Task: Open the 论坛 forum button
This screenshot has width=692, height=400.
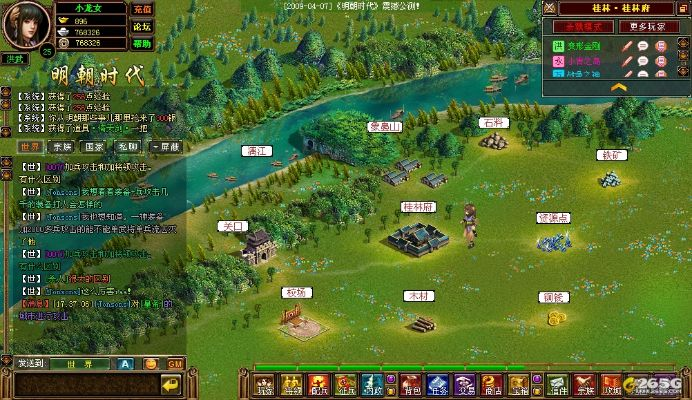Action: [x=142, y=26]
